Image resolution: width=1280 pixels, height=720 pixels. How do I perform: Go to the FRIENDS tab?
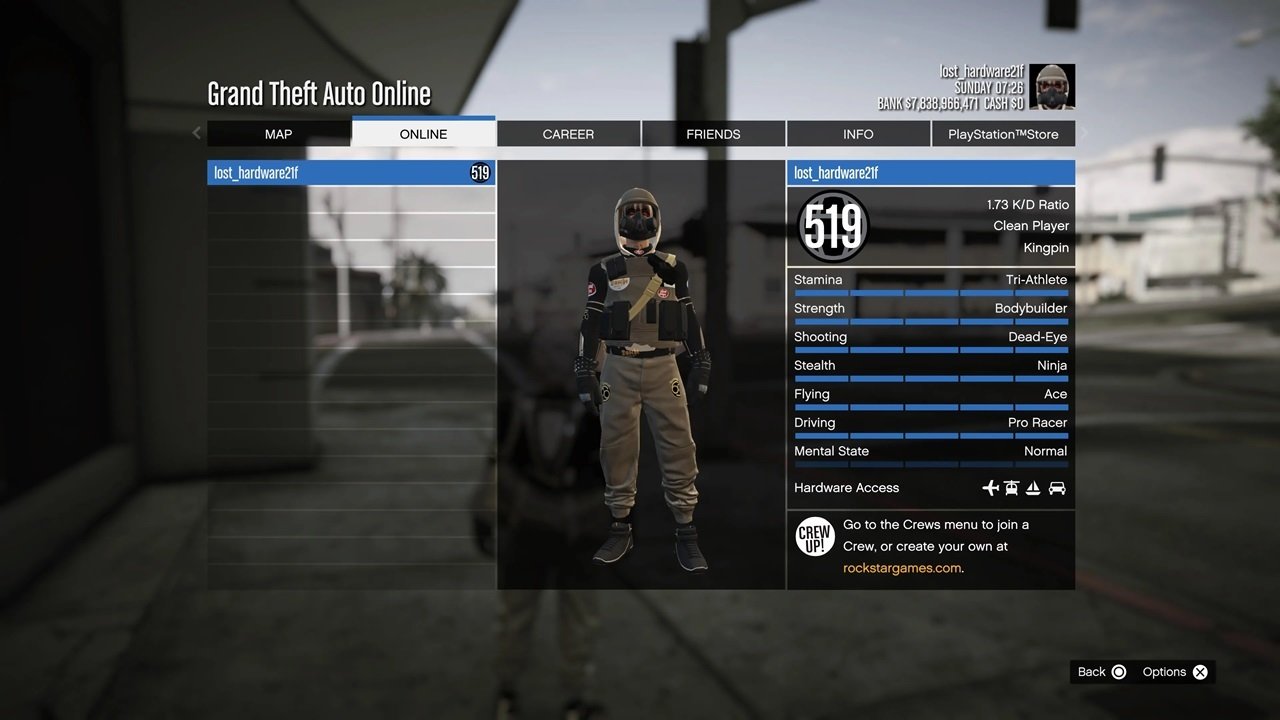click(713, 133)
